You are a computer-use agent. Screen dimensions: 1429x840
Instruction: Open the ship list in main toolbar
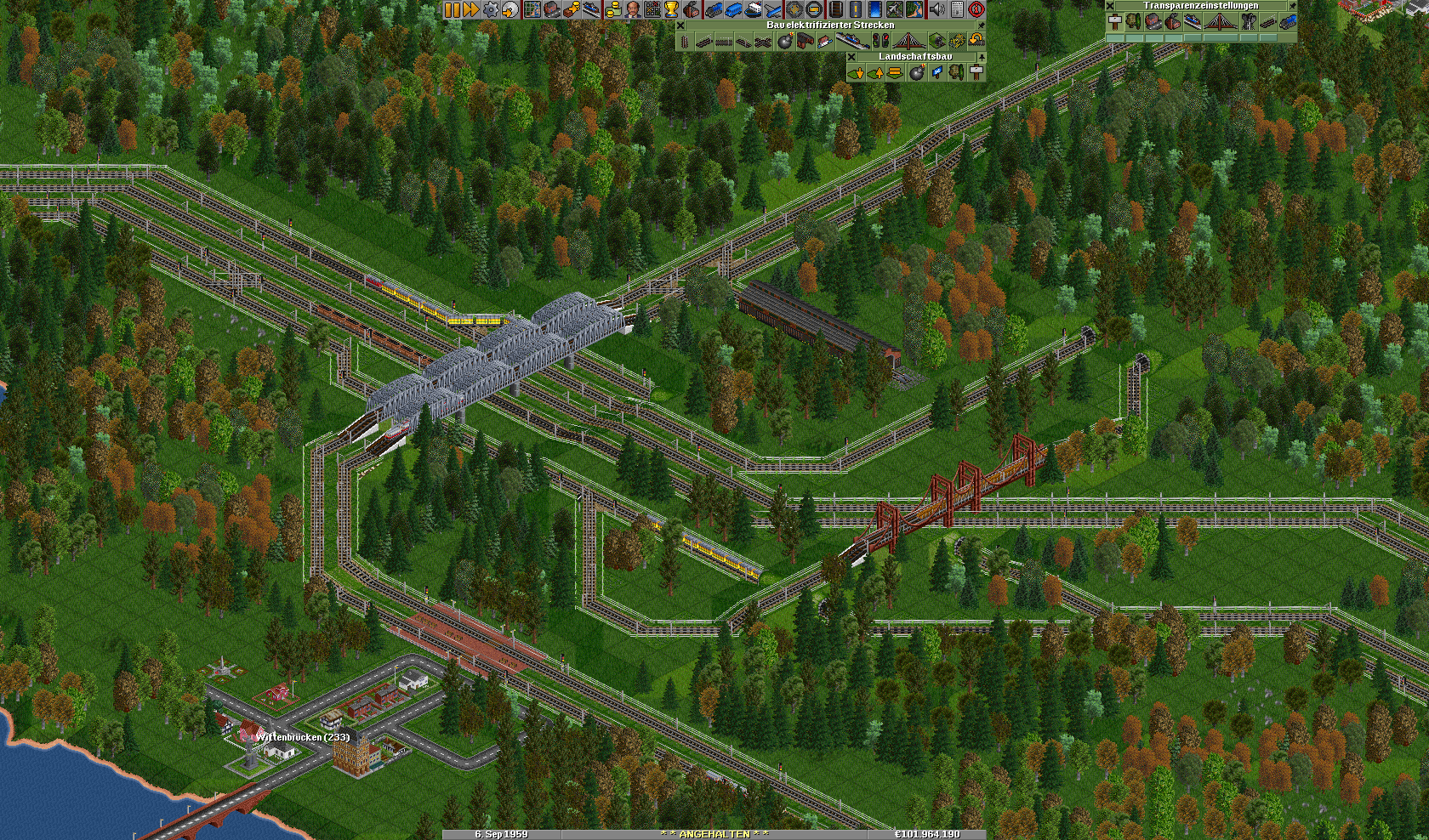[753, 9]
